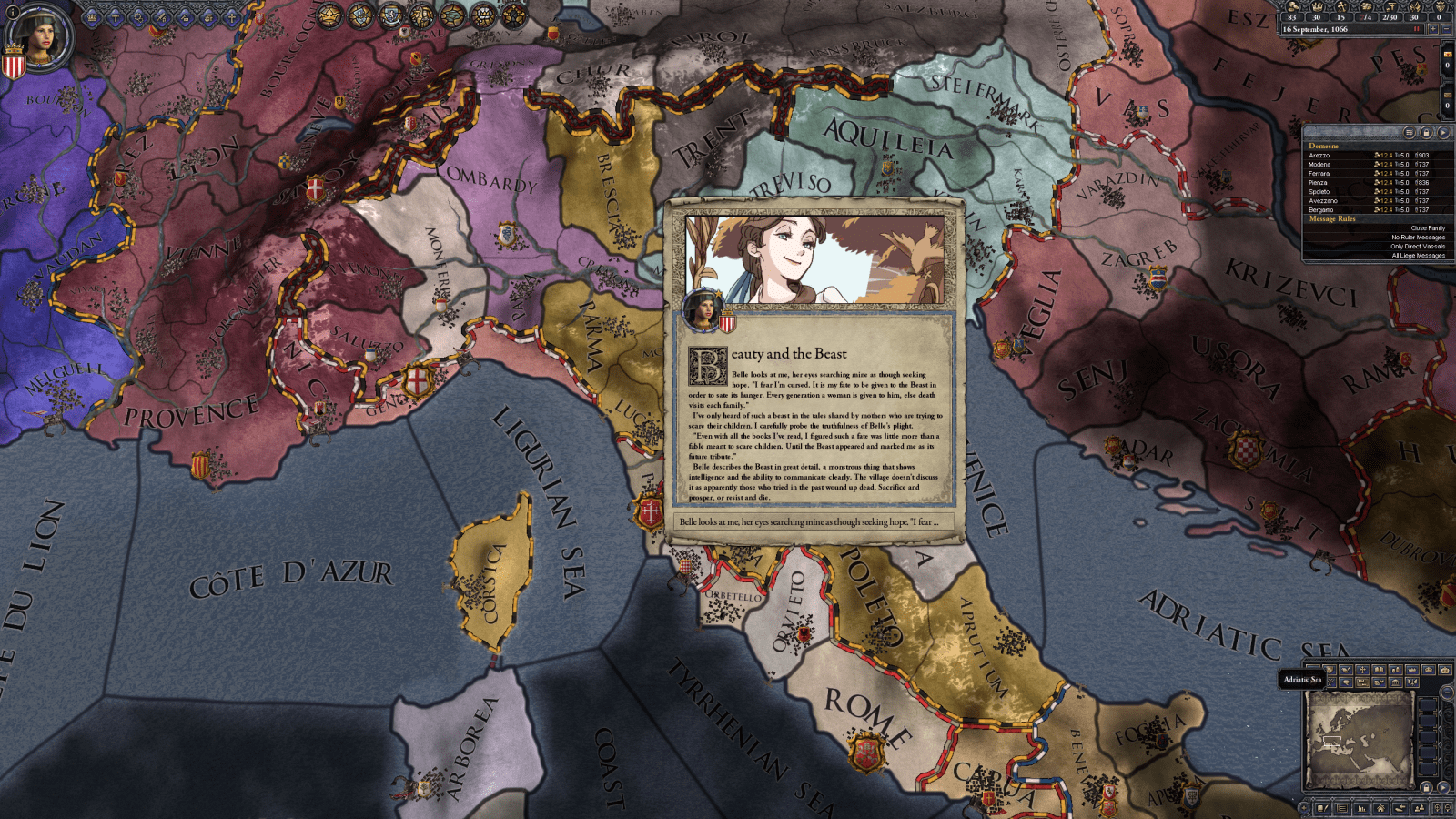Expand outliner options with the arrow button
Viewport: 1456px width, 819px height.
pos(1443,132)
